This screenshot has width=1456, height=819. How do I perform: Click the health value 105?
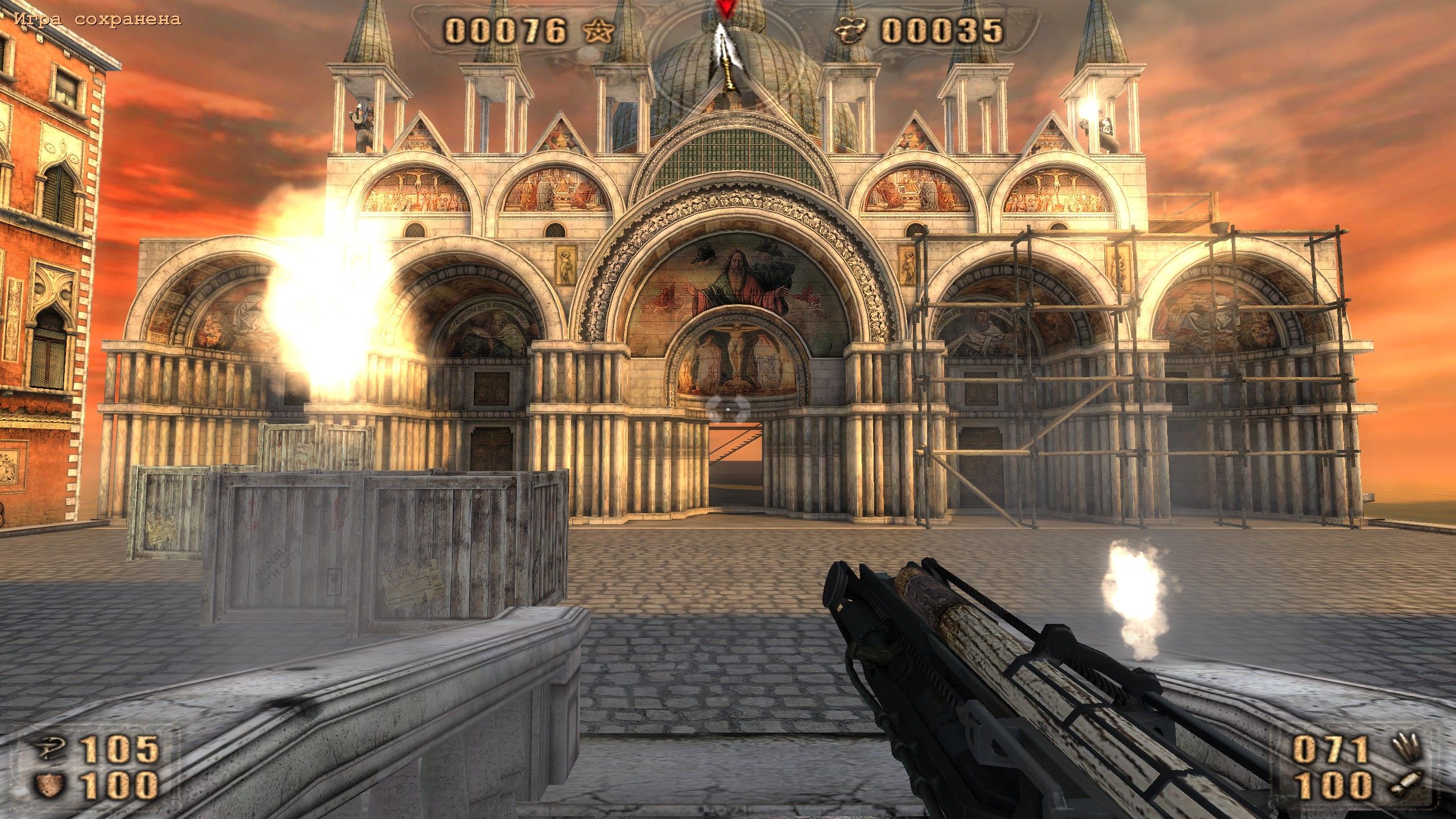(x=119, y=749)
